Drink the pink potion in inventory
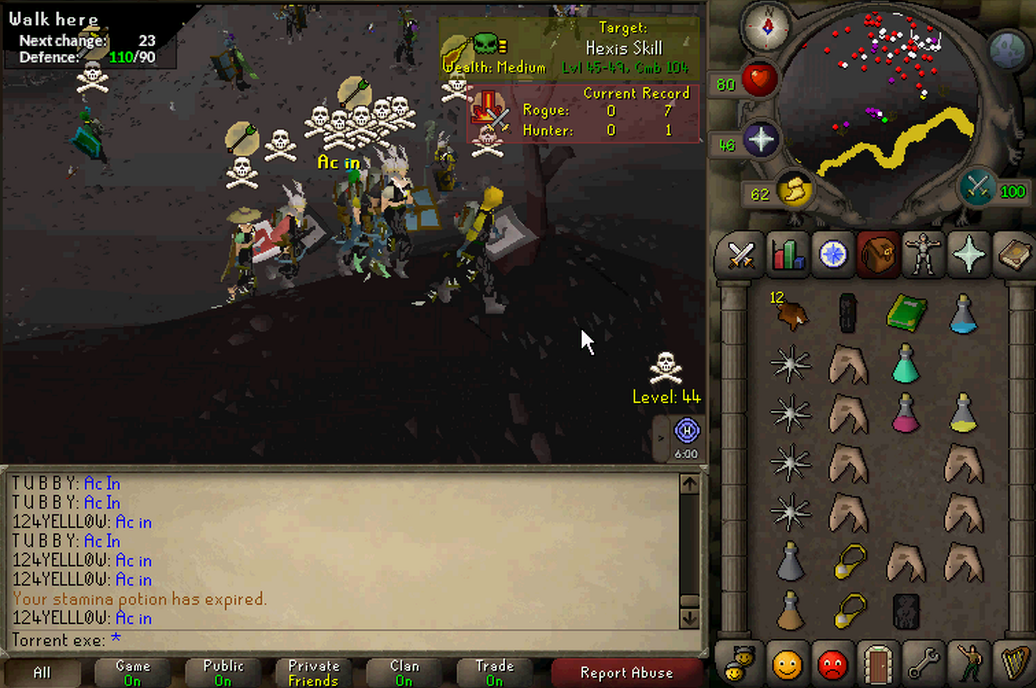Viewport: 1036px width, 688px height. [x=906, y=412]
